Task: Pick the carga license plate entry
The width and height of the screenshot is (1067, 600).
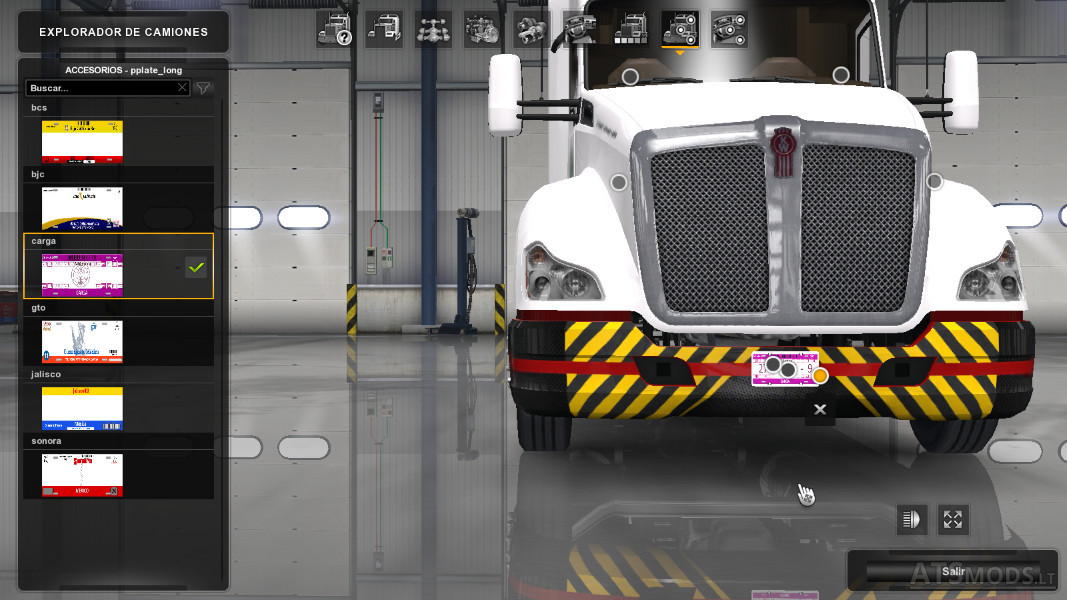Action: (x=82, y=273)
